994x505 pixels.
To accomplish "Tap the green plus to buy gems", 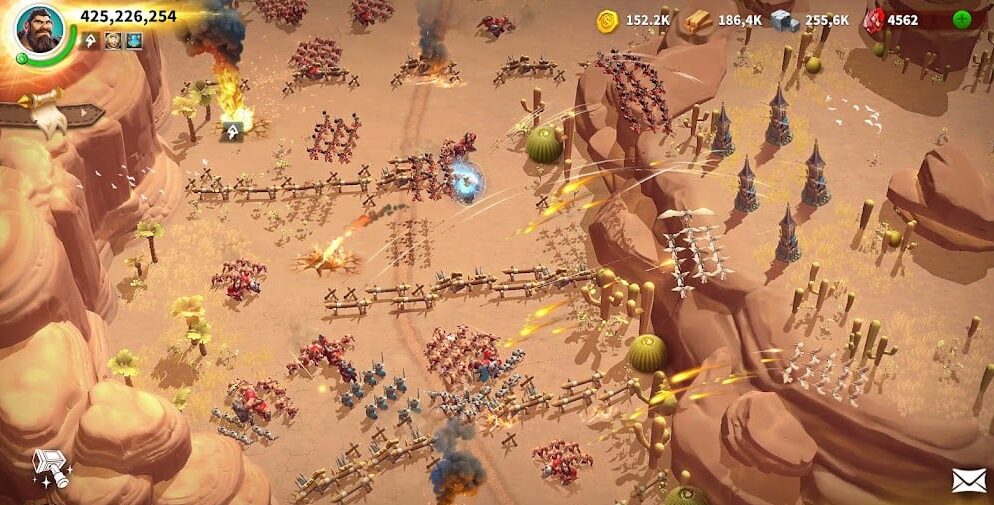I will click(x=961, y=19).
